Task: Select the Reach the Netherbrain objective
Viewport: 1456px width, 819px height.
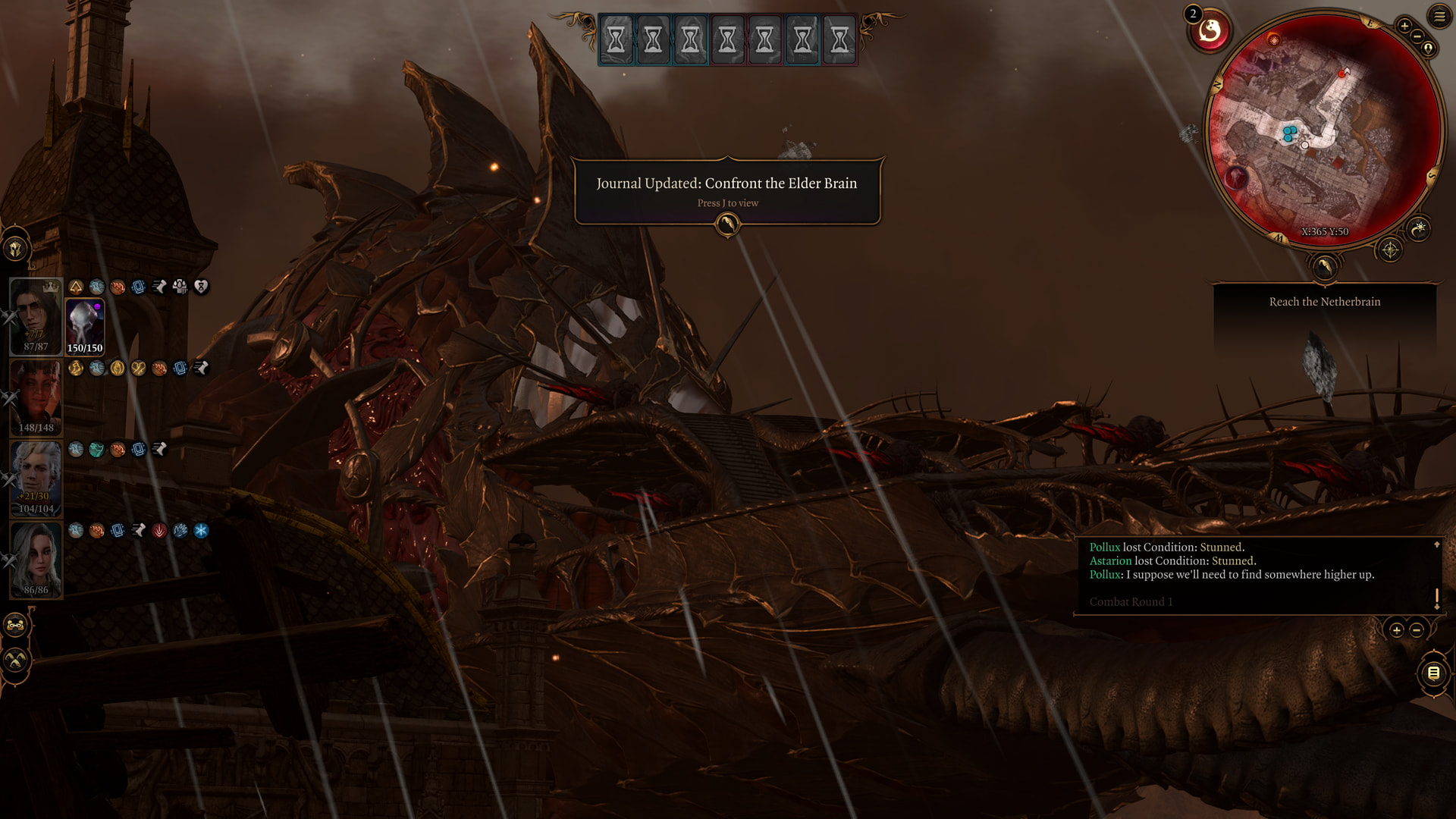Action: 1324,302
